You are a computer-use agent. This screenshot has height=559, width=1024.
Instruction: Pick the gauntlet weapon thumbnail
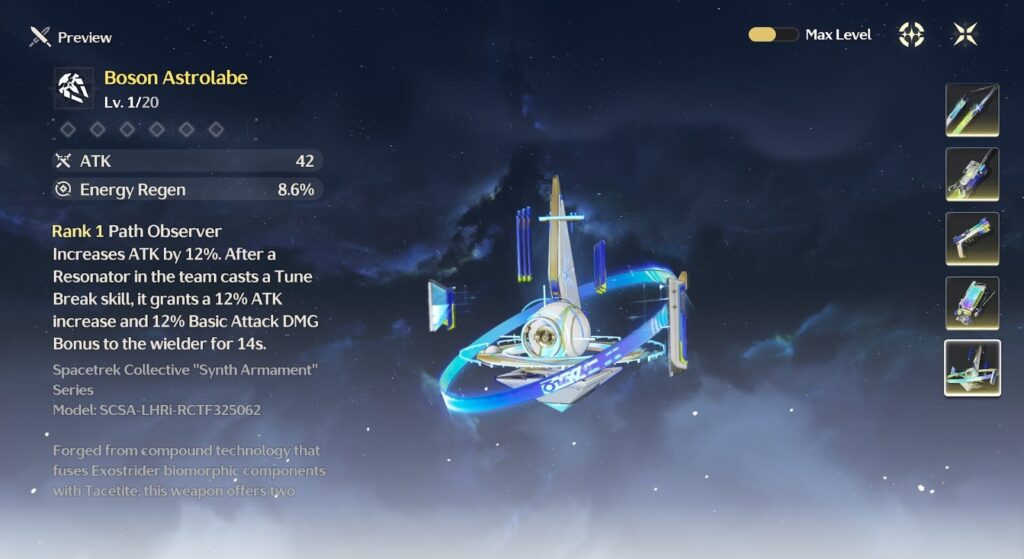pos(972,303)
